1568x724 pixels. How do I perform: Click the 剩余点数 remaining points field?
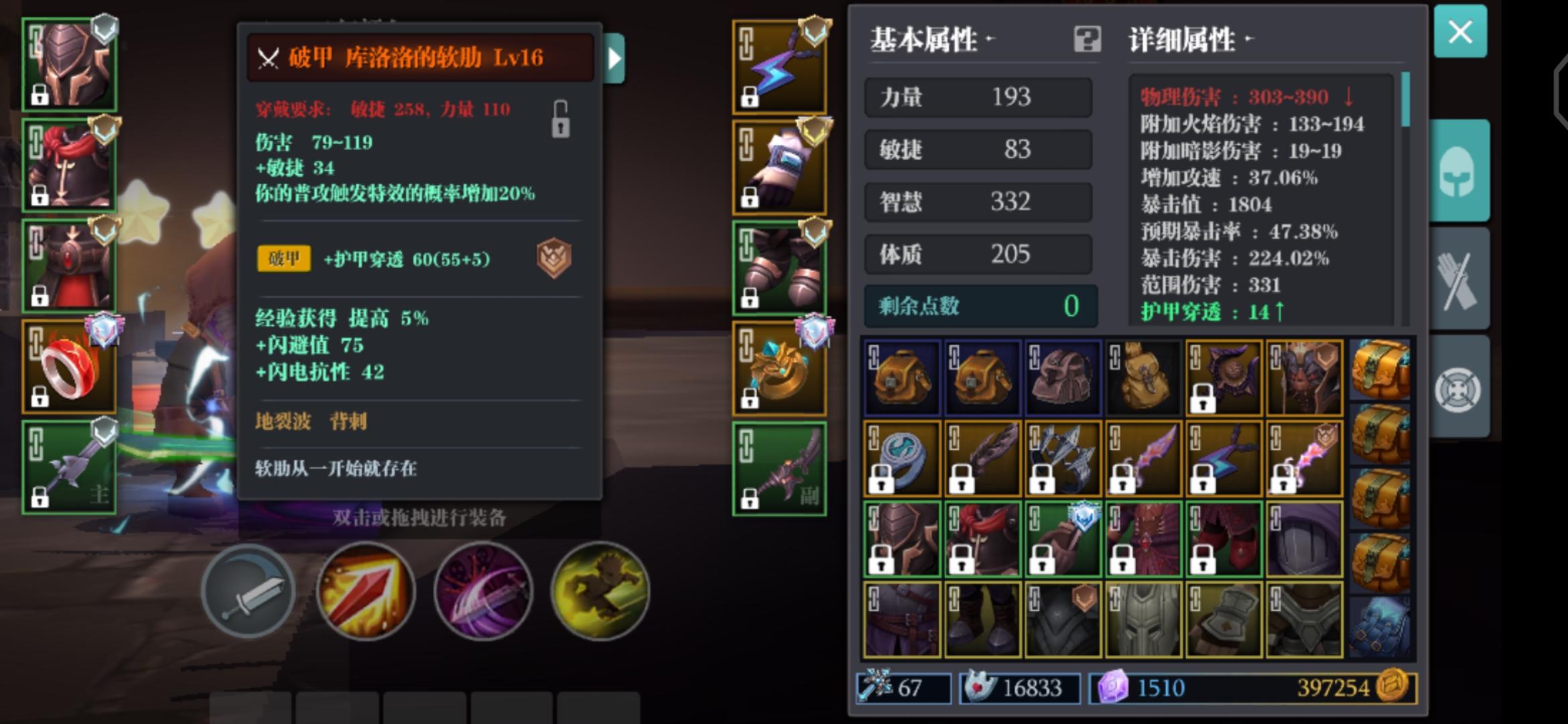point(978,306)
